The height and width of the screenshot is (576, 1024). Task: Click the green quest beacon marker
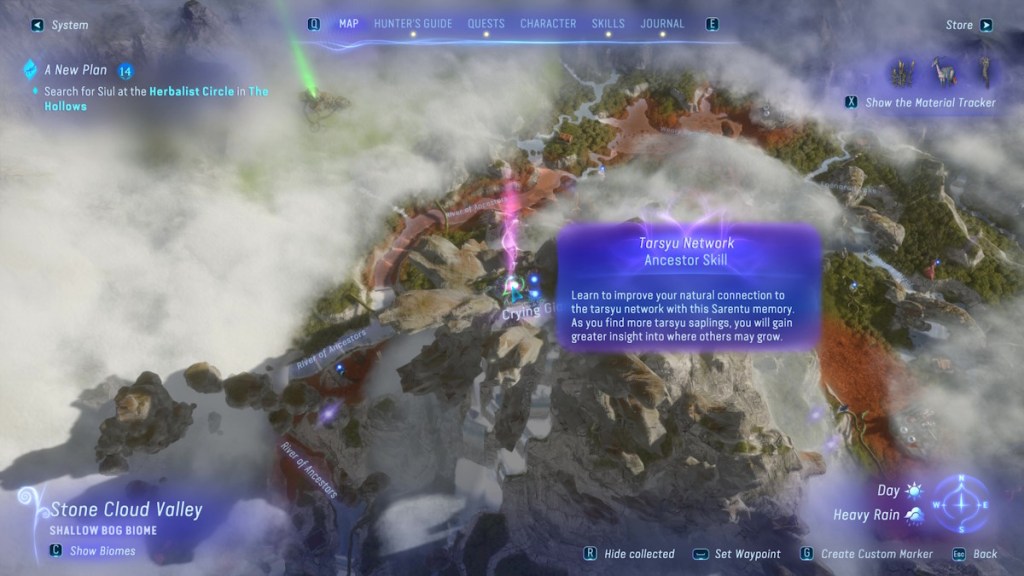point(314,96)
